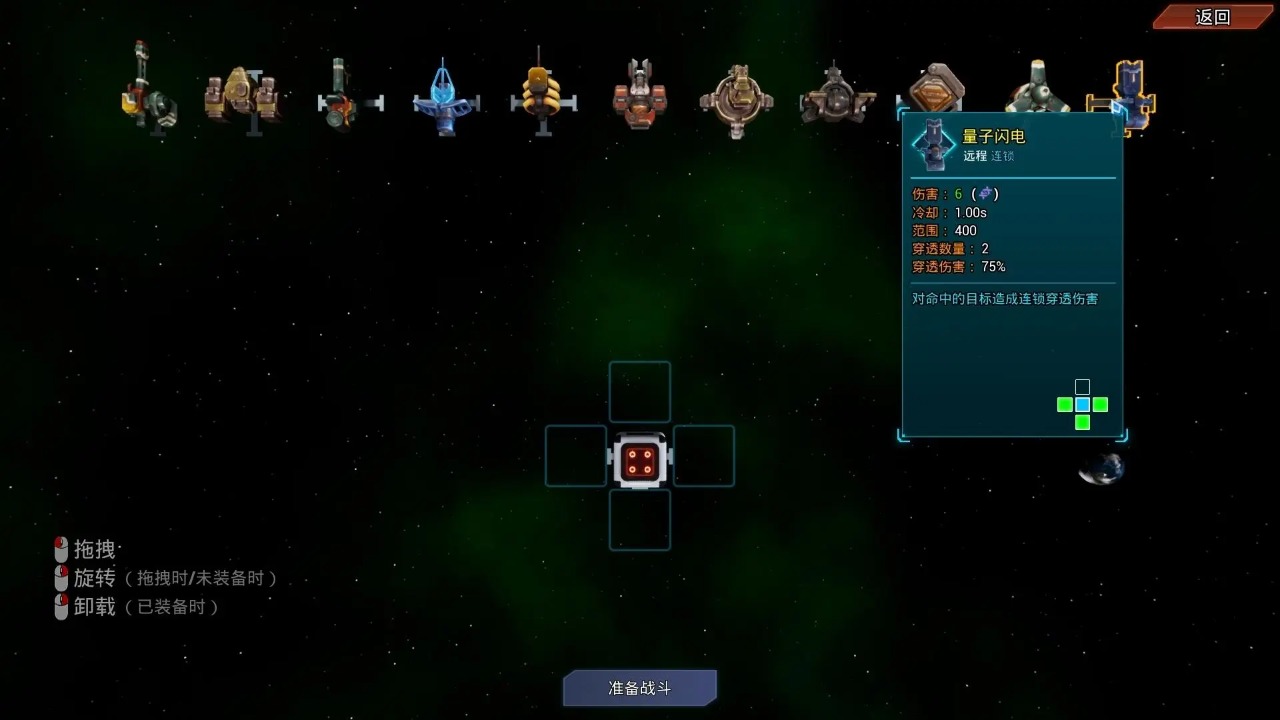This screenshot has height=720, width=1280.
Task: Click the 返回 return button
Action: [x=1211, y=16]
